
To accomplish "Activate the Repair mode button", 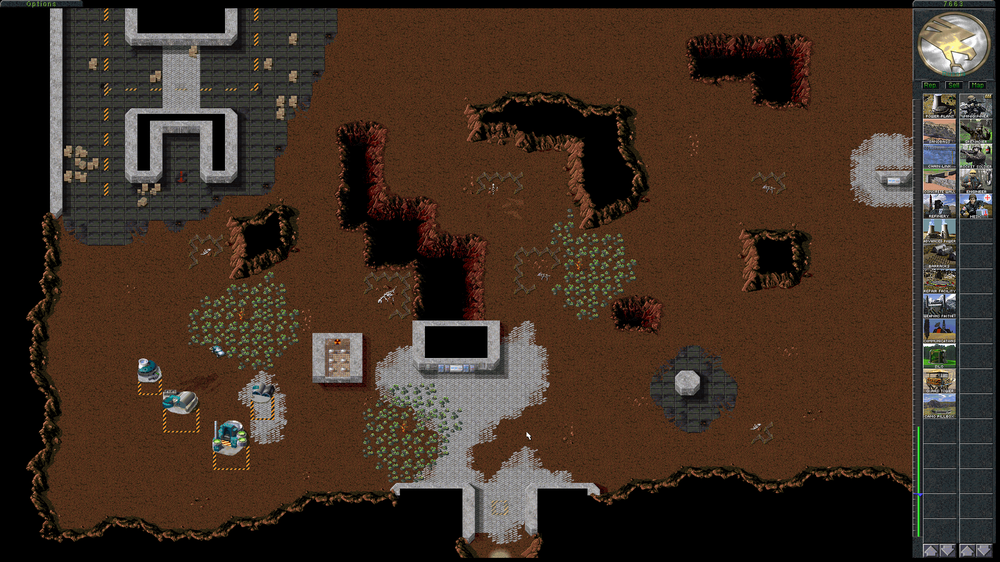I will pos(930,86).
